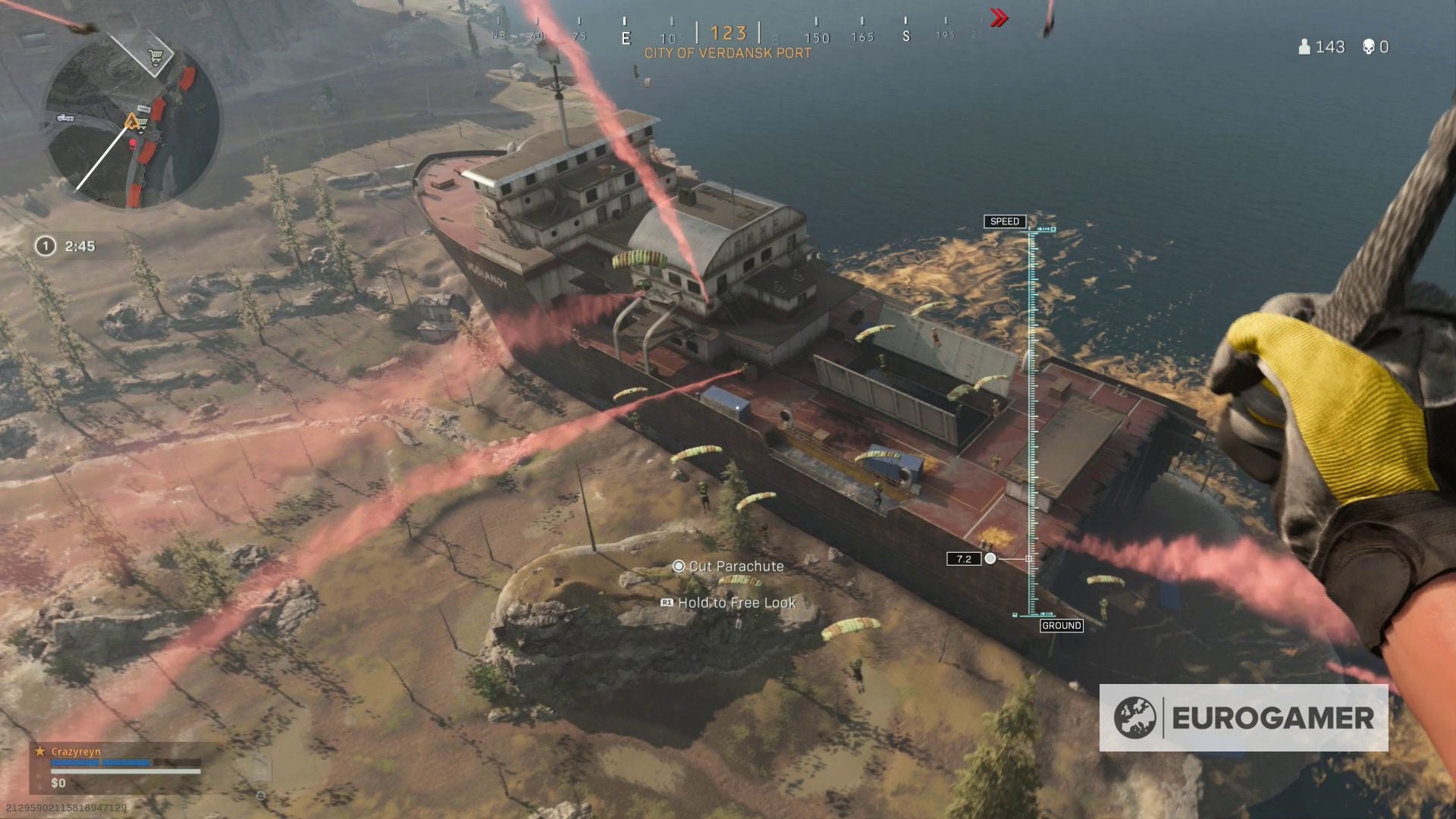Toggle Free Look via the R1 prompt
The image size is (1456, 819).
665,603
